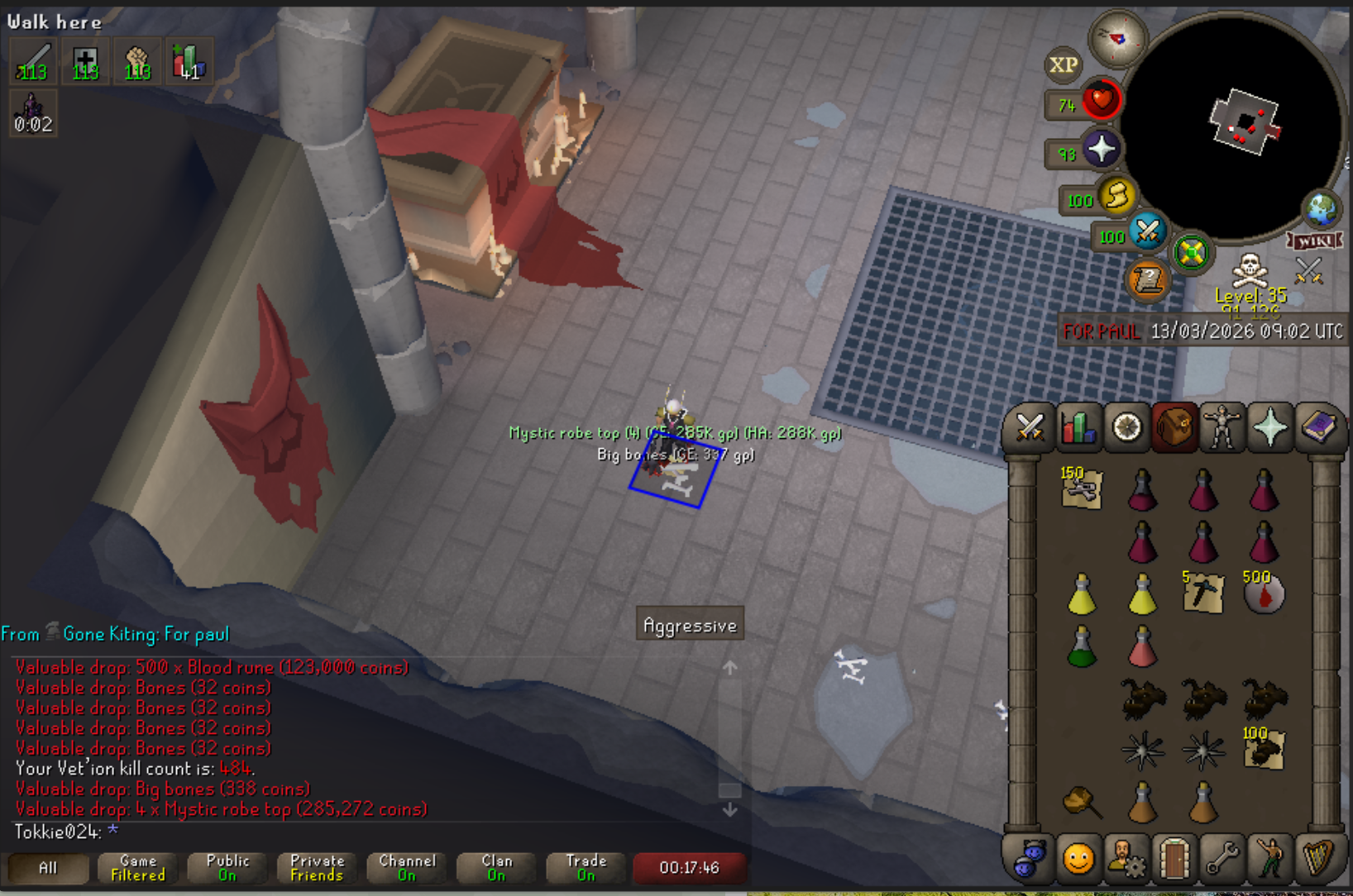Viewport: 1353px width, 896px height.
Task: Switch chat to the All tab
Action: pos(48,868)
